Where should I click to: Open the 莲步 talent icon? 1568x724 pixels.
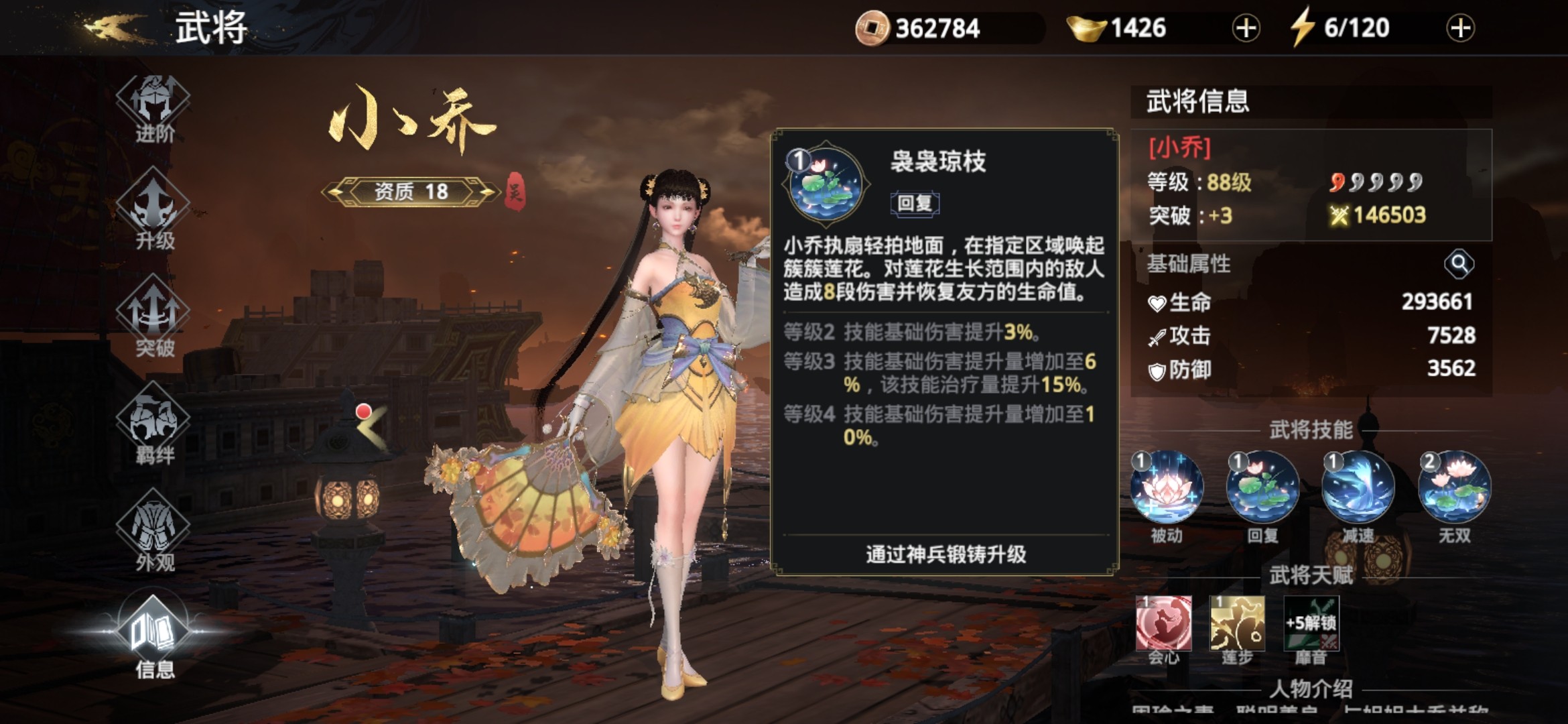tap(1237, 623)
